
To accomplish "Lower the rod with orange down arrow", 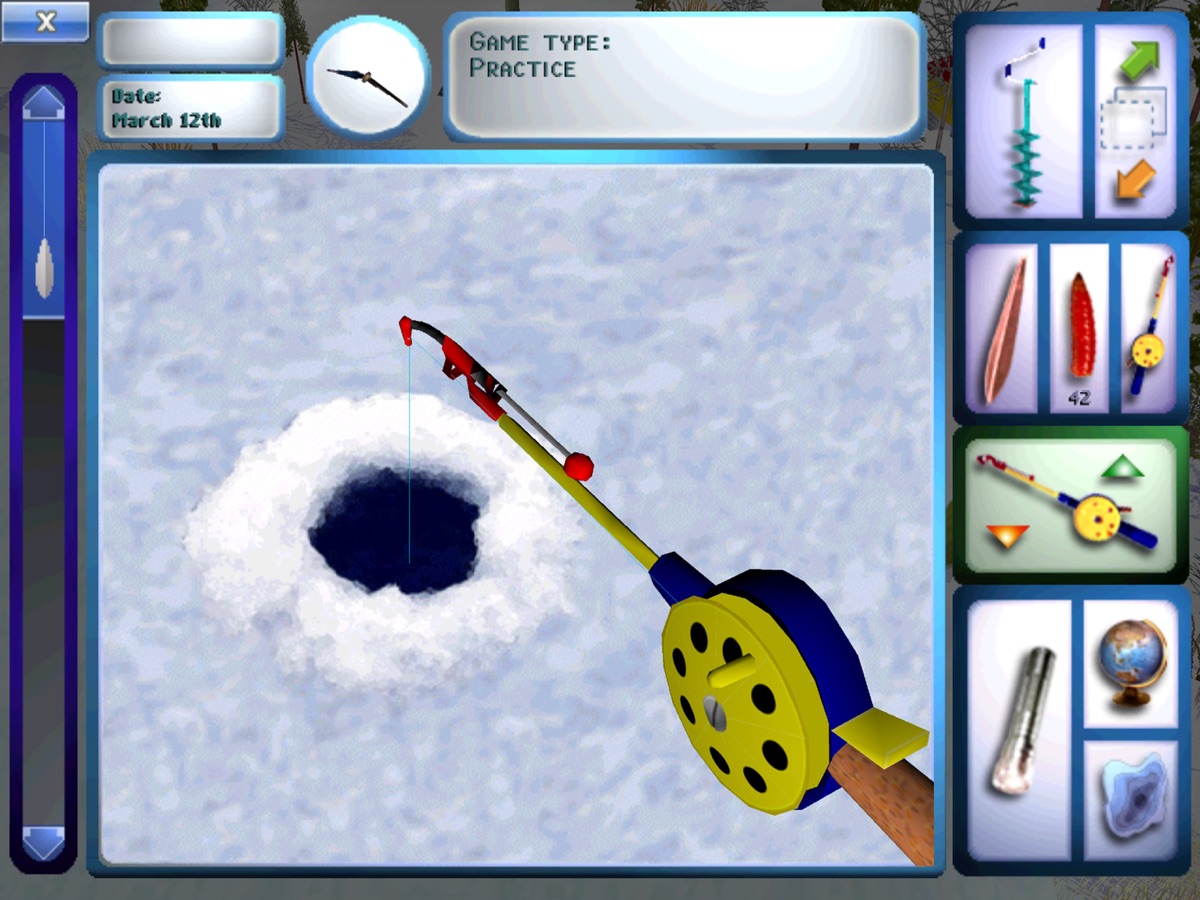I will [1008, 536].
